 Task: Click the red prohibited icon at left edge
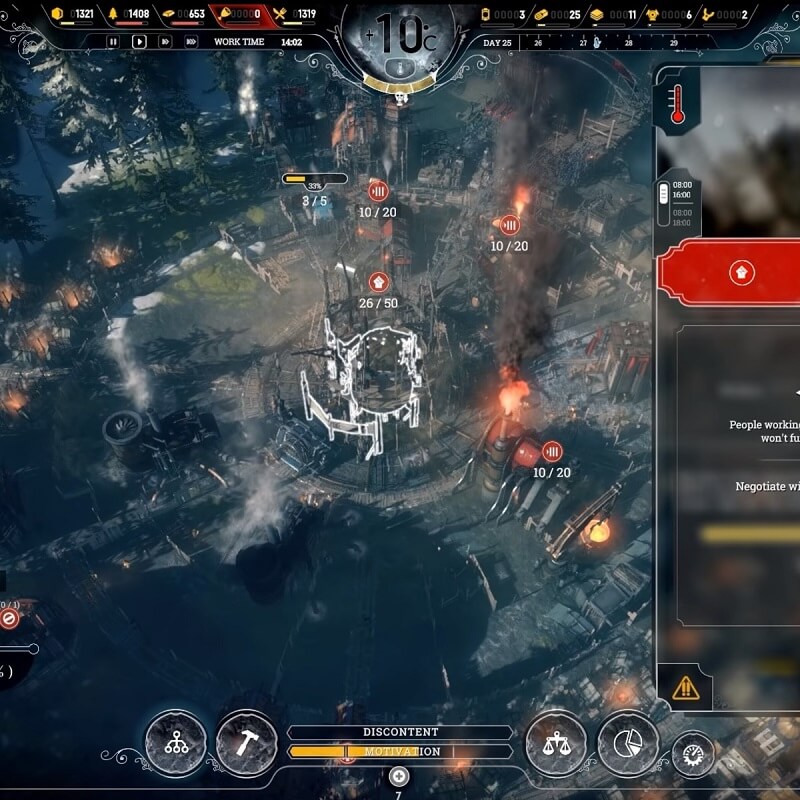pyautogui.click(x=10, y=619)
